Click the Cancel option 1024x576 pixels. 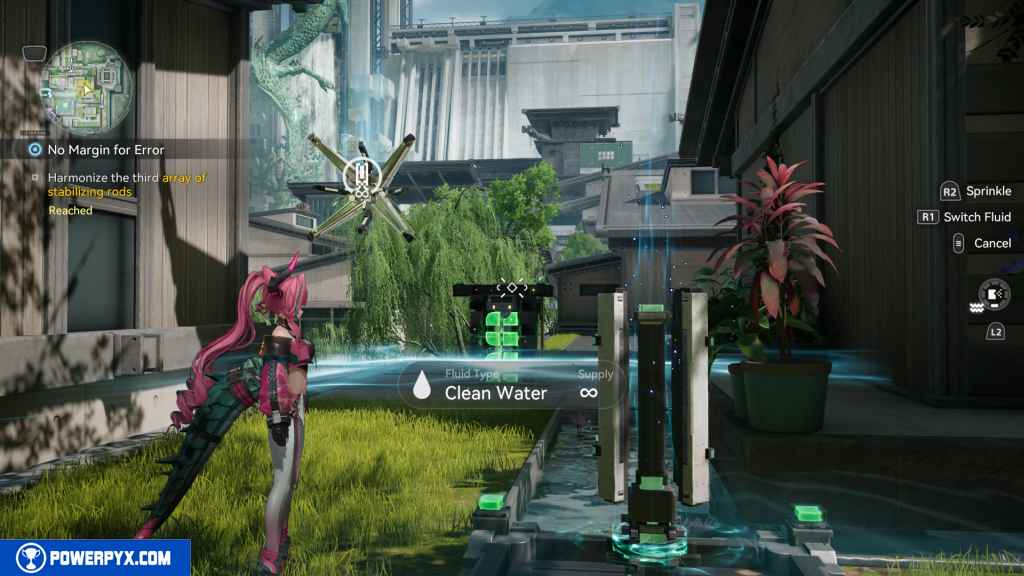992,243
